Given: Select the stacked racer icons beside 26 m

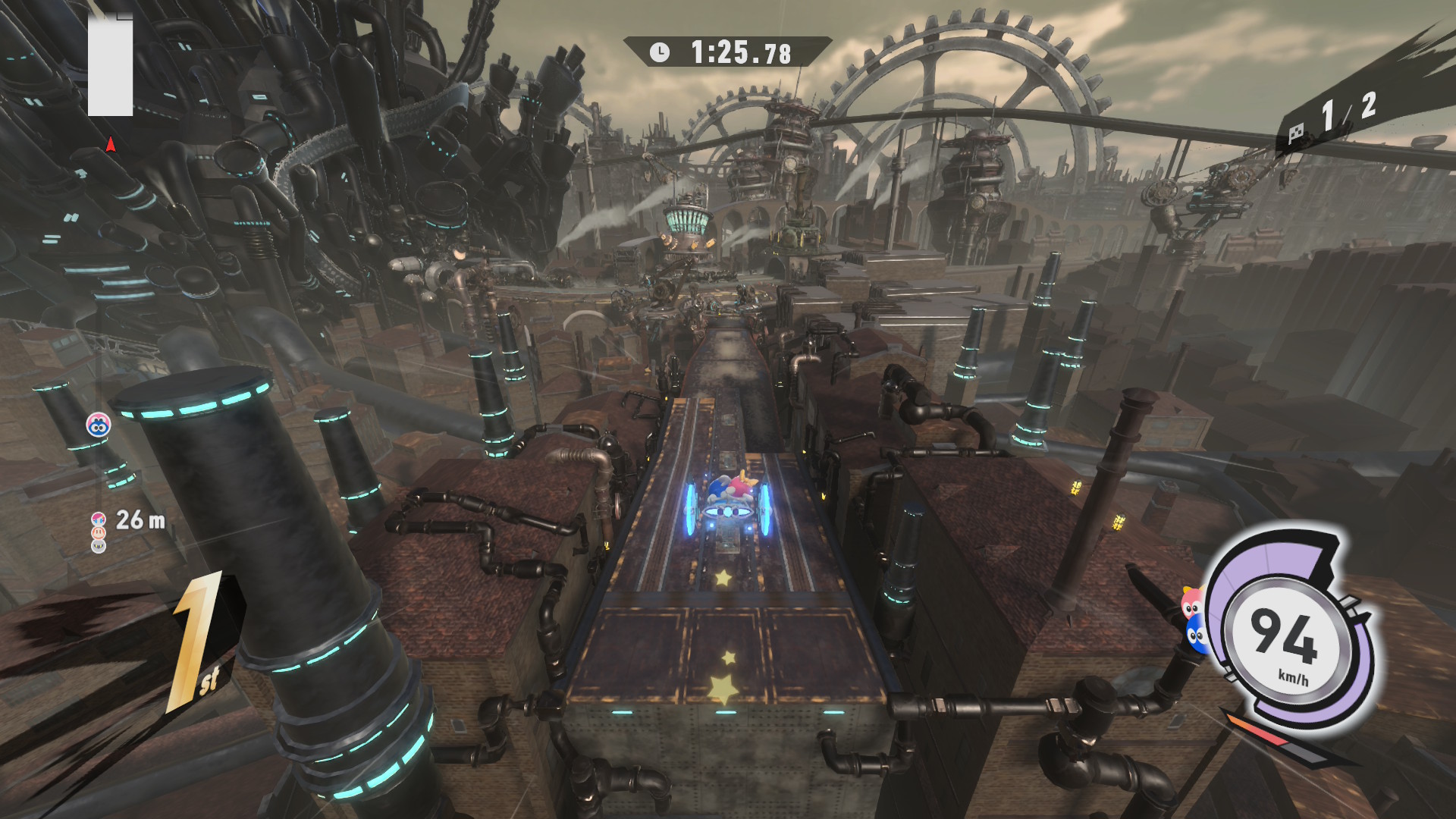Looking at the screenshot, I should point(99,532).
